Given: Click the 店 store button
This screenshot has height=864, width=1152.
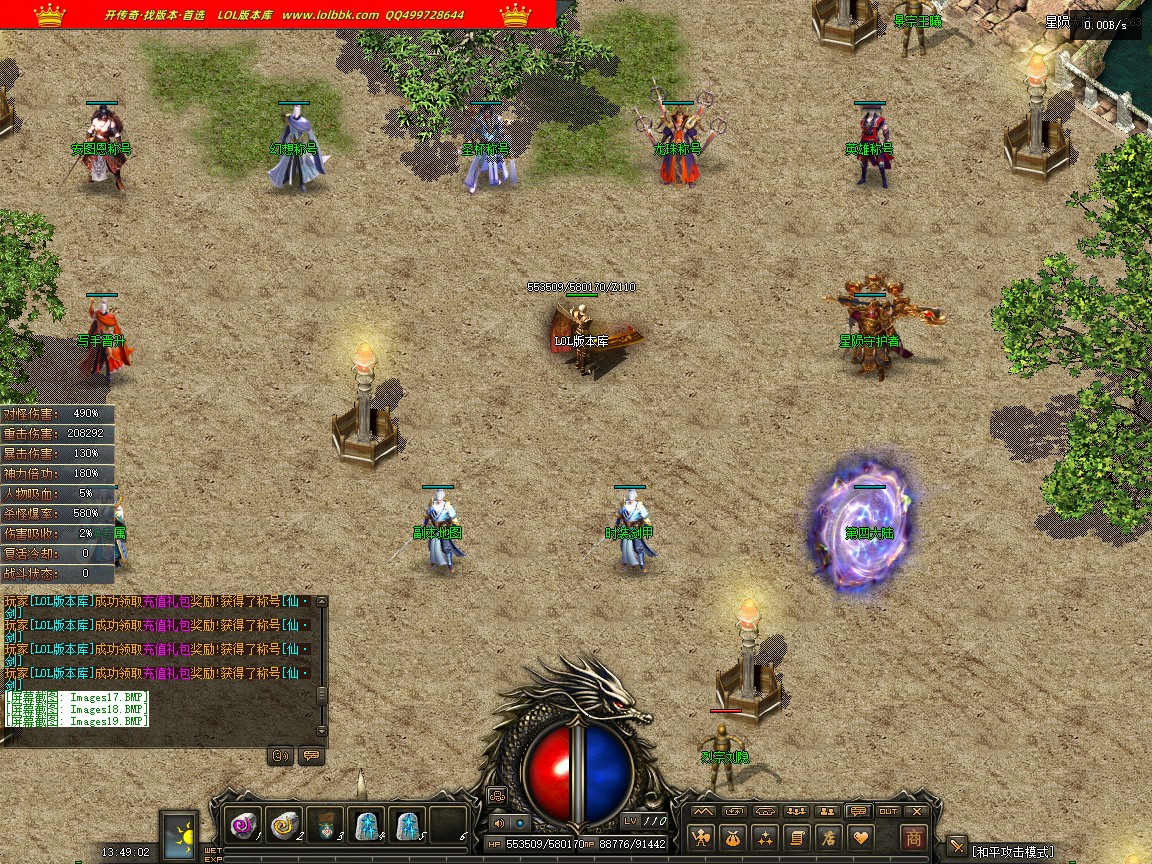Looking at the screenshot, I should [x=828, y=837].
